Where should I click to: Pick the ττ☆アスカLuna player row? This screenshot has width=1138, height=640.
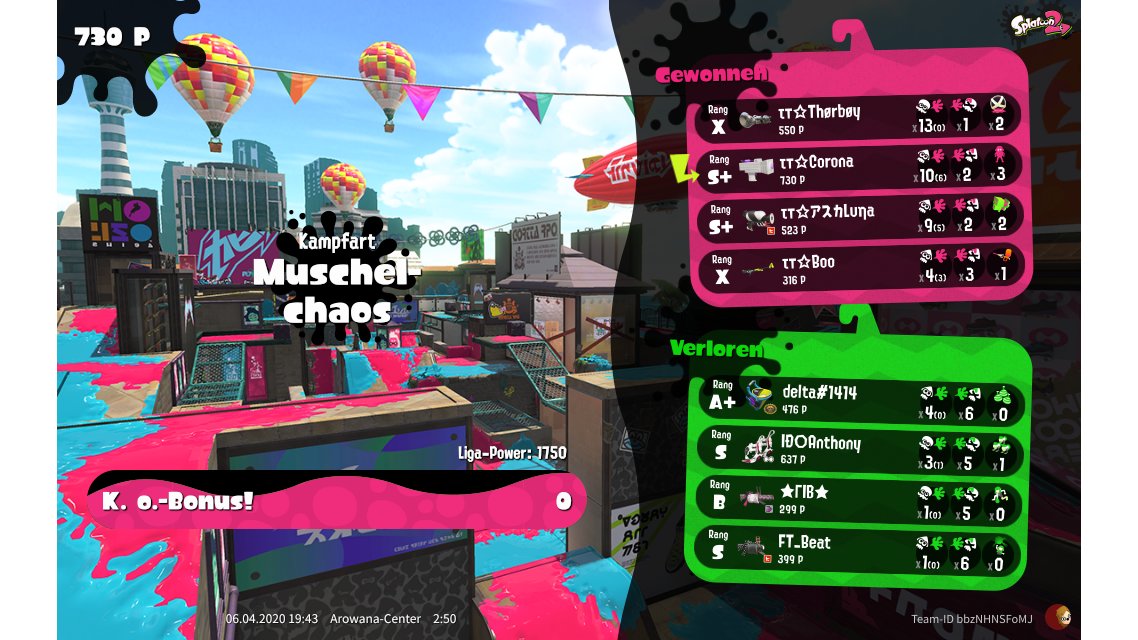click(860, 217)
